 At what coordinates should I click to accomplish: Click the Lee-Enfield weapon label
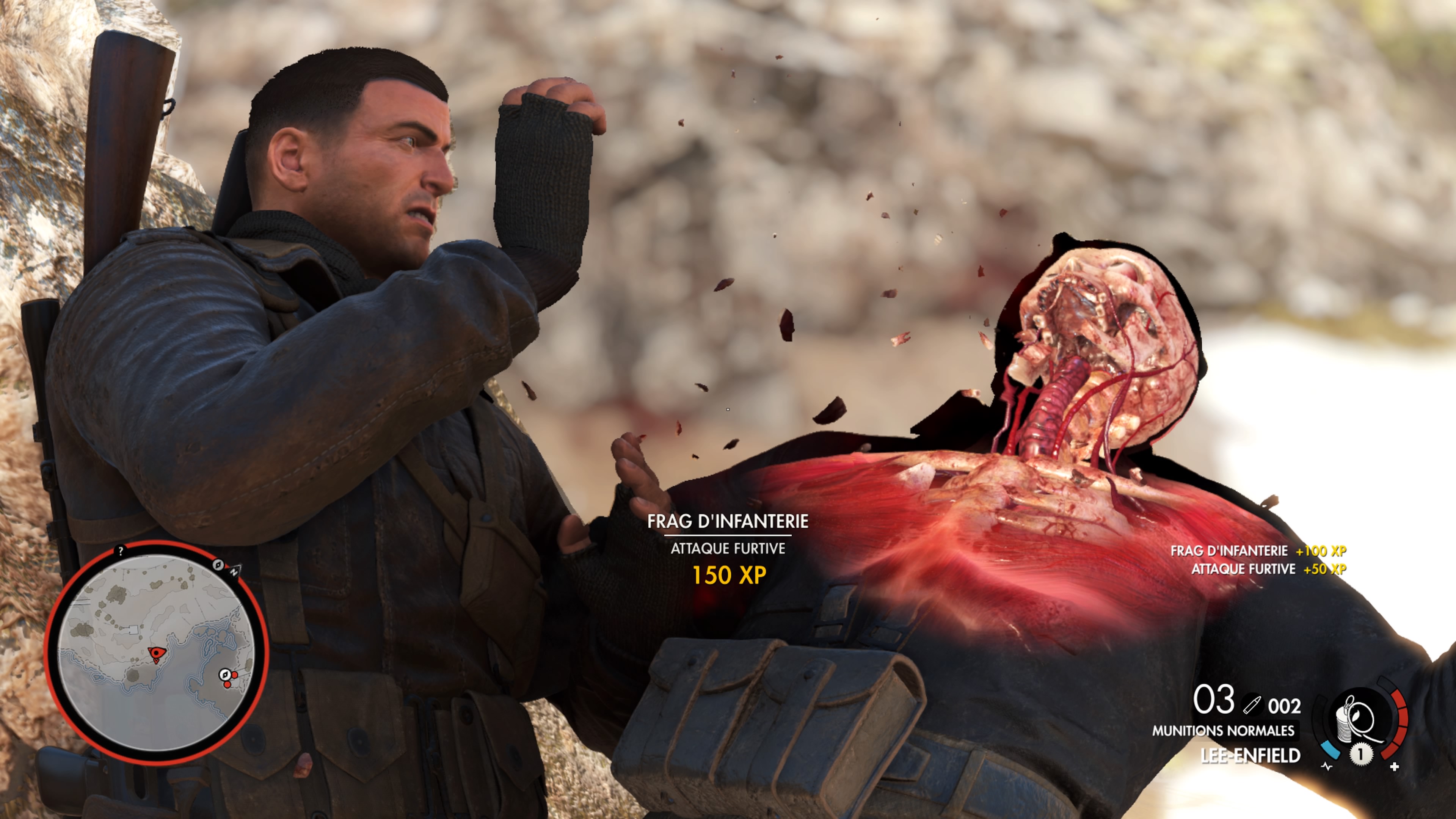tap(1250, 756)
